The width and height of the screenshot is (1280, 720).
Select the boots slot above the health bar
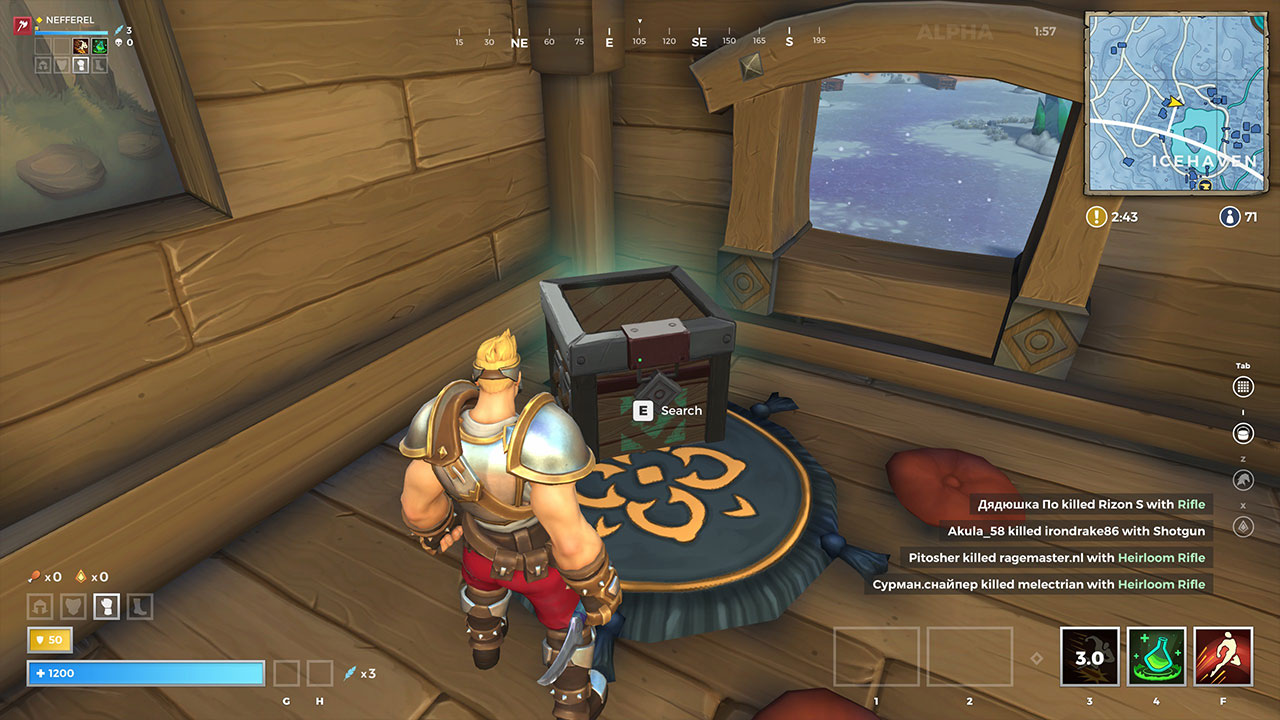click(139, 606)
